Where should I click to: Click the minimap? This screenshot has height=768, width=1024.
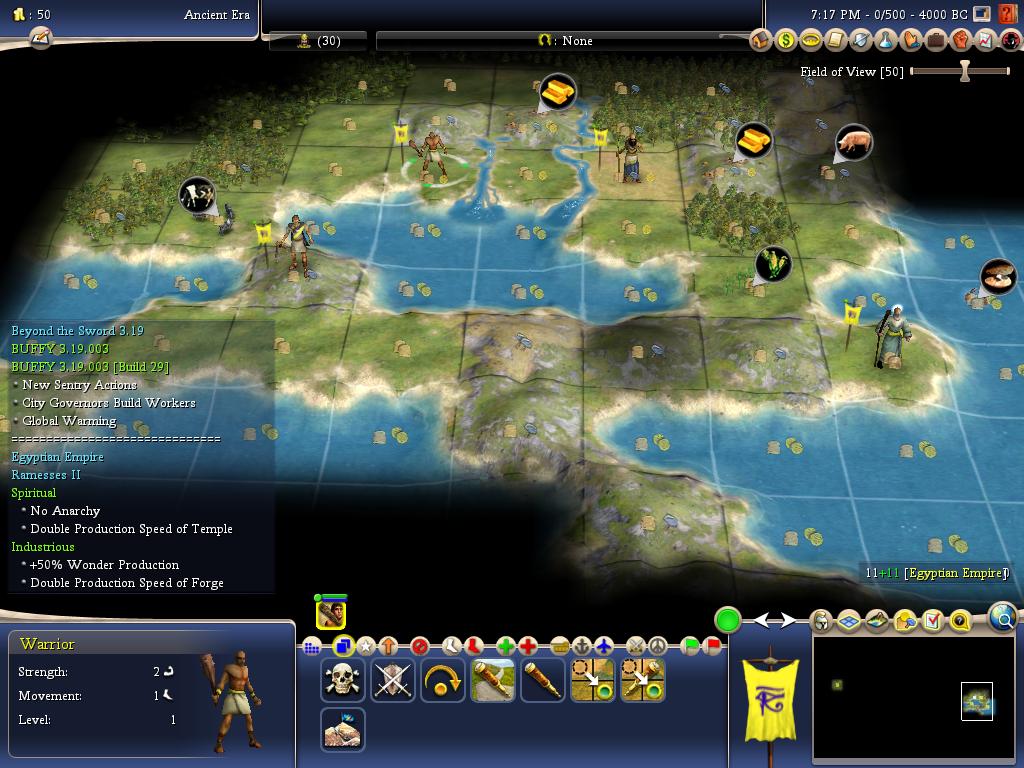(x=913, y=698)
